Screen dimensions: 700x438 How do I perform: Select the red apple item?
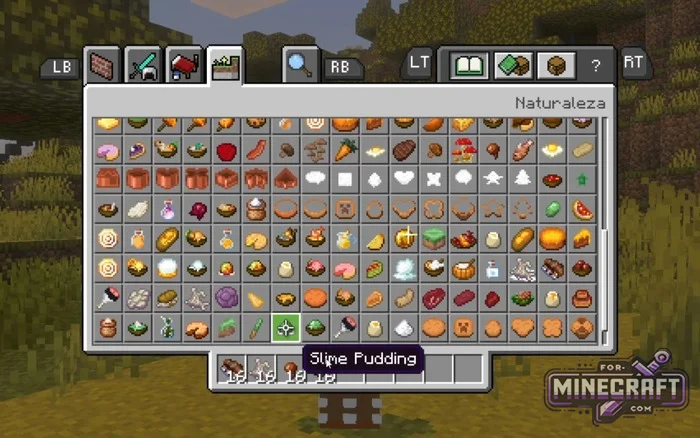[x=226, y=151]
